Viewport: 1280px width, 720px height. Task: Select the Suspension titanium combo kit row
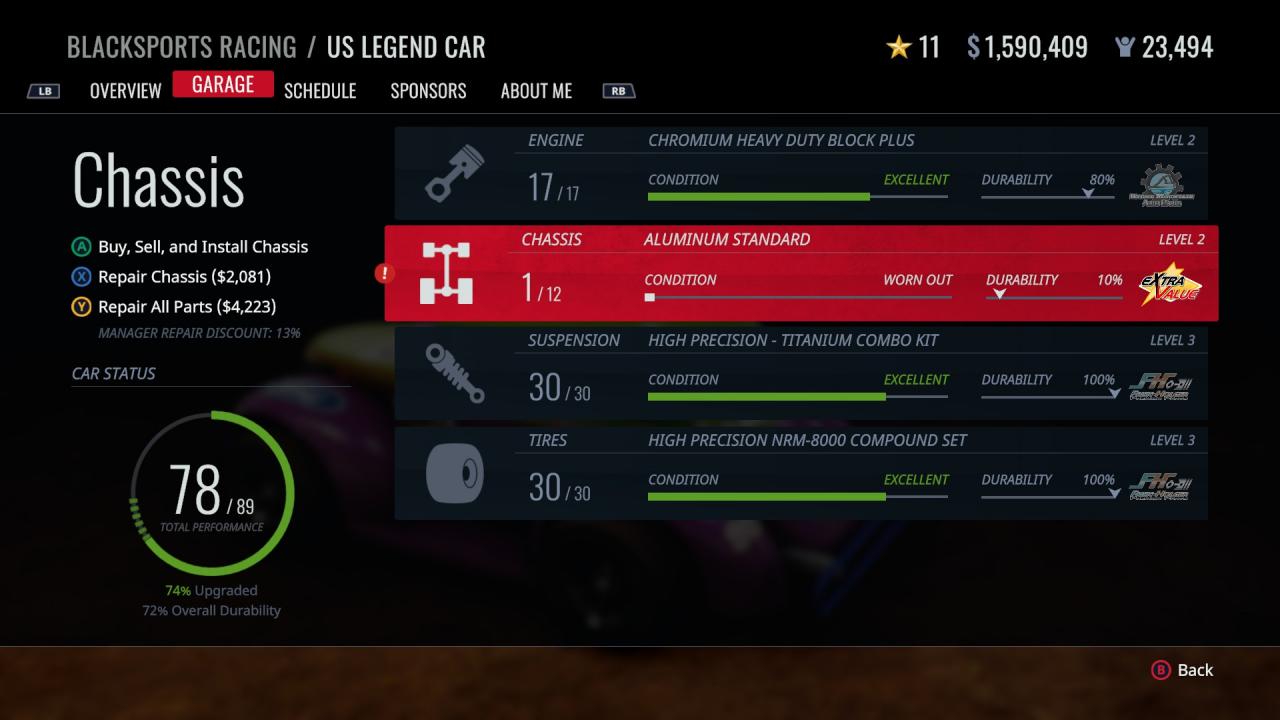coord(800,373)
